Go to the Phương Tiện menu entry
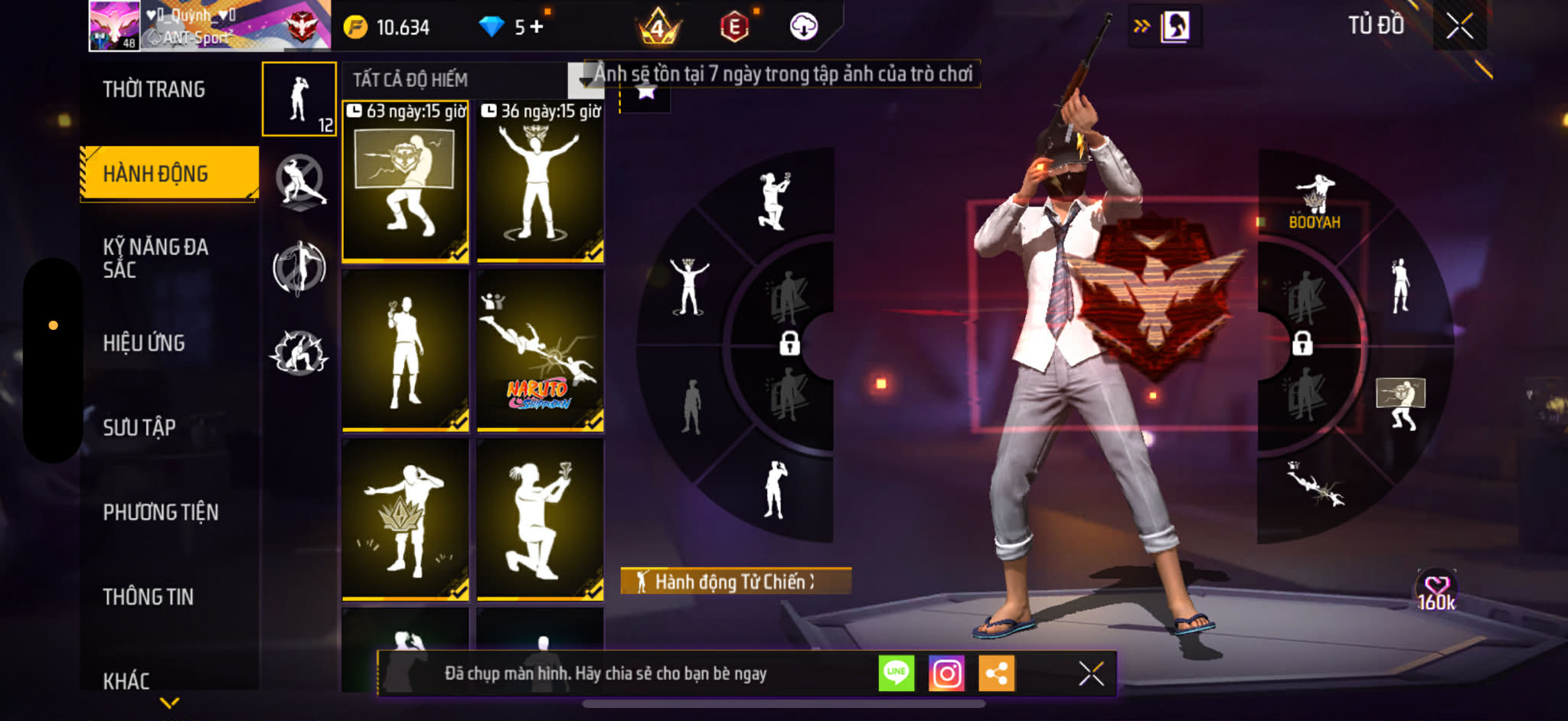Viewport: 1568px width, 721px height. click(161, 512)
